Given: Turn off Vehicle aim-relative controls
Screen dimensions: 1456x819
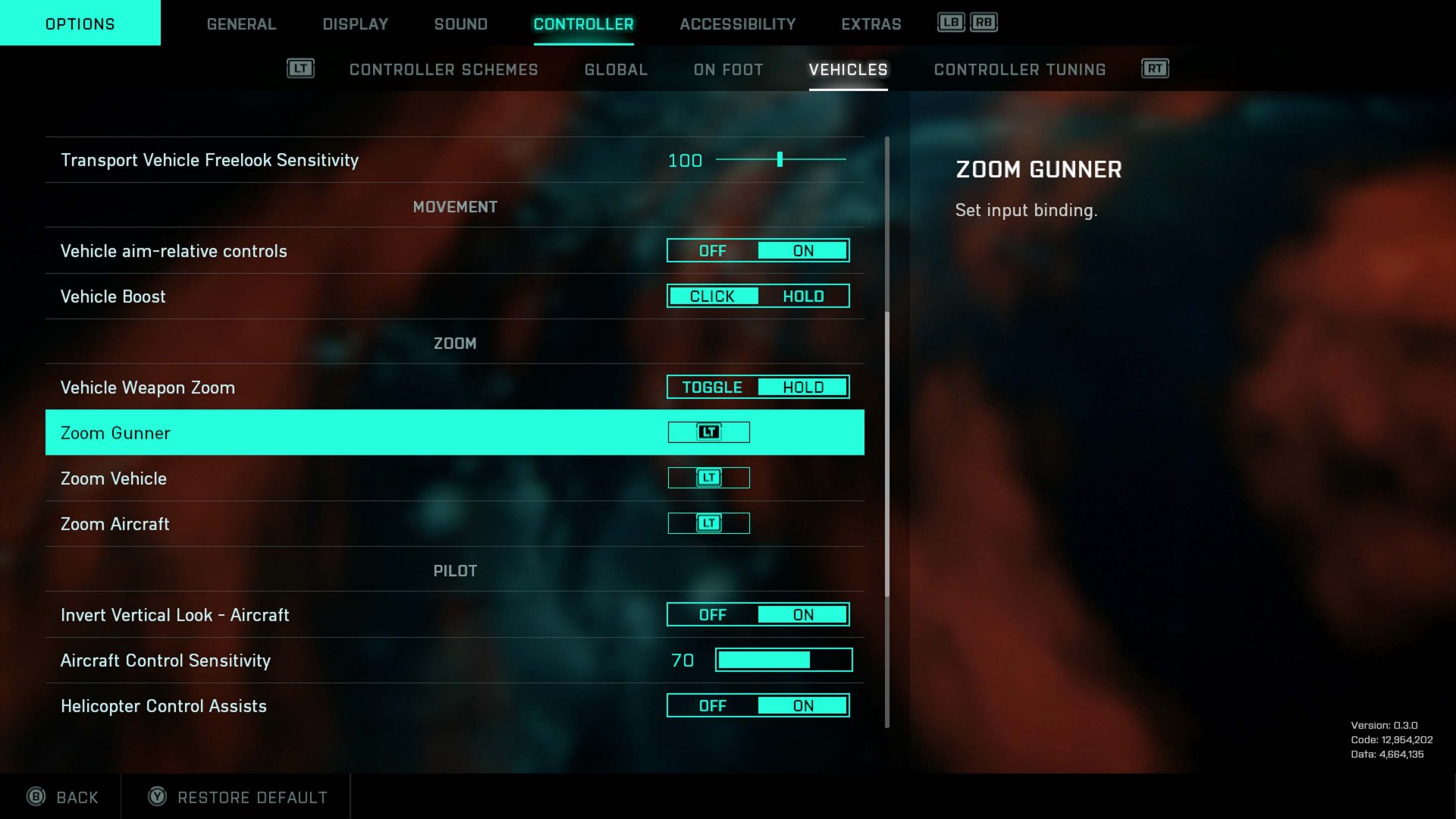Looking at the screenshot, I should (713, 251).
